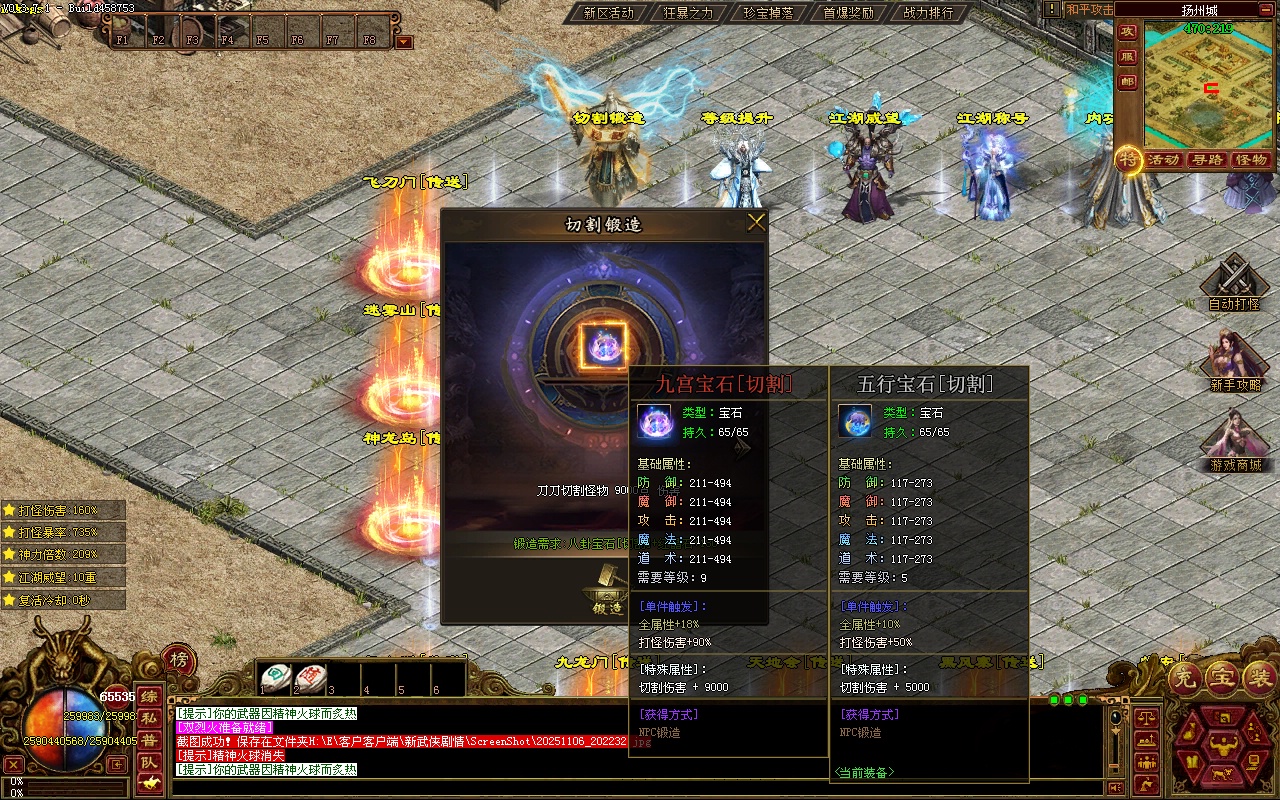This screenshot has height=800, width=1280.
Task: Use the white stone in hotbar slot 1
Action: click(x=276, y=676)
